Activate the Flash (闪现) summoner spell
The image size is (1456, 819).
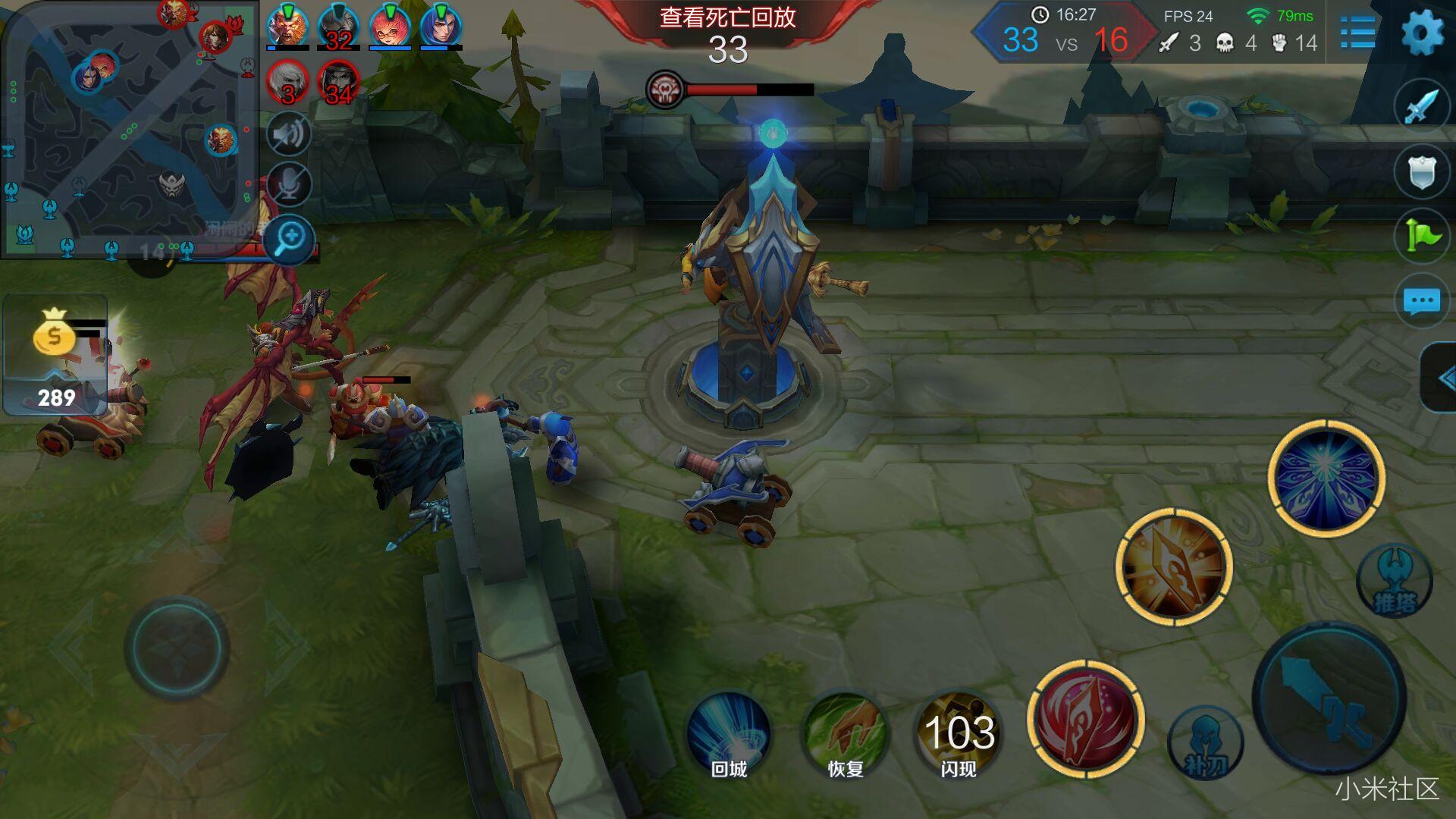point(959,734)
